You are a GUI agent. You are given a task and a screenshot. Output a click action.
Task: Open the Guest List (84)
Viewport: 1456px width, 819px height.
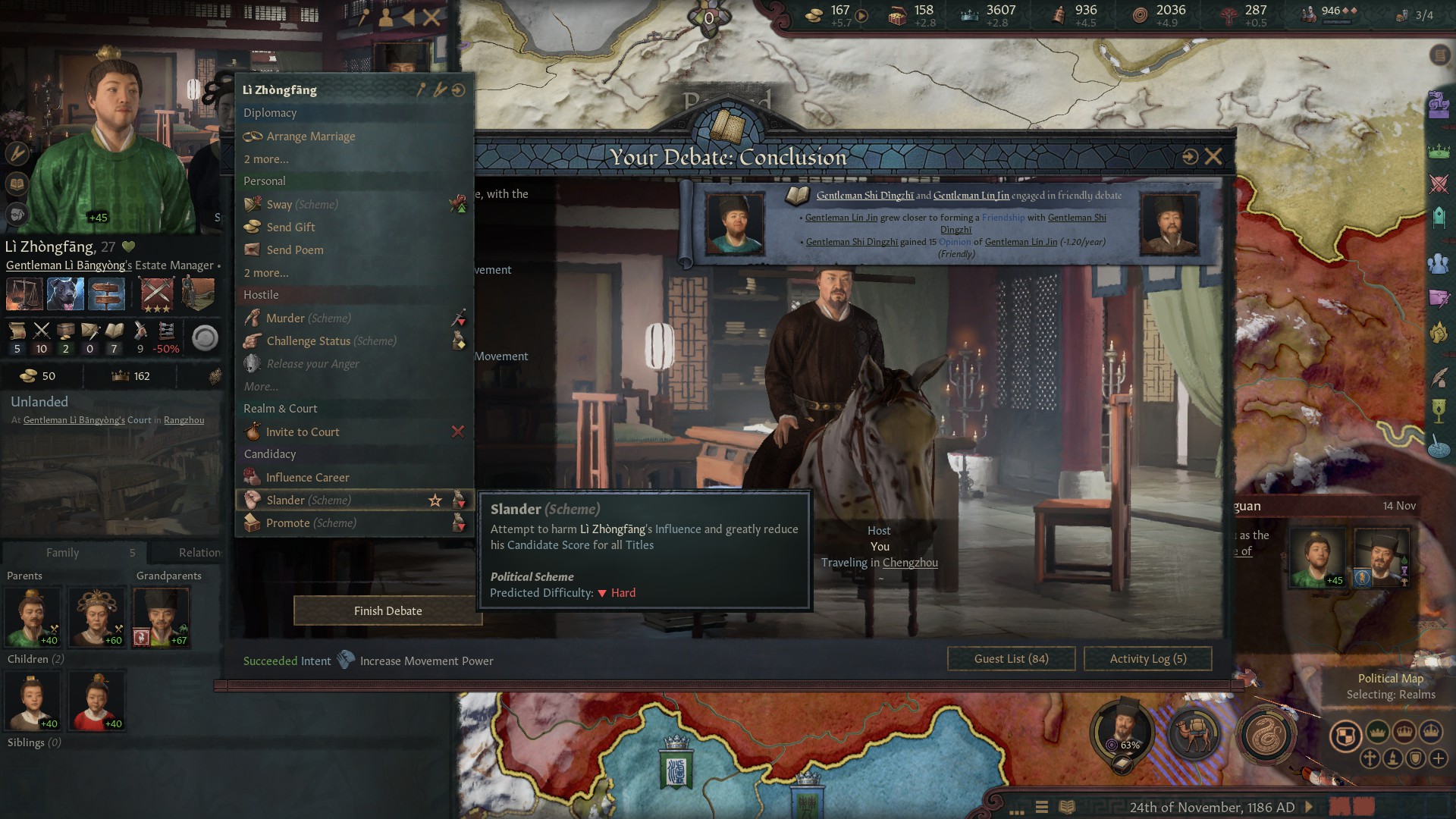[x=1011, y=659]
